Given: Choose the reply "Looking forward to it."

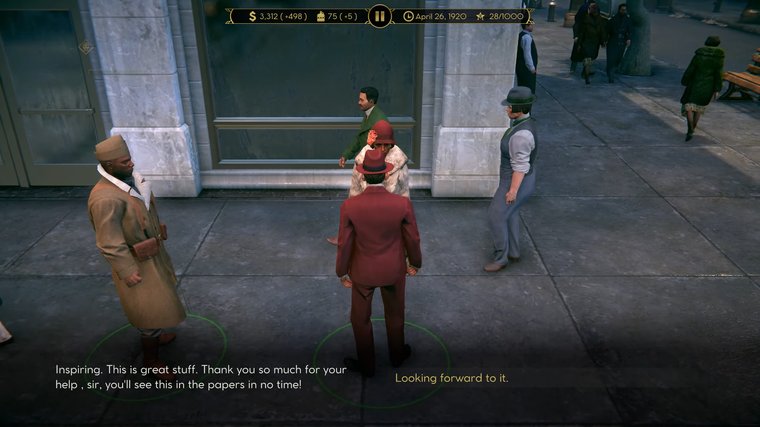Looking at the screenshot, I should [x=451, y=378].
